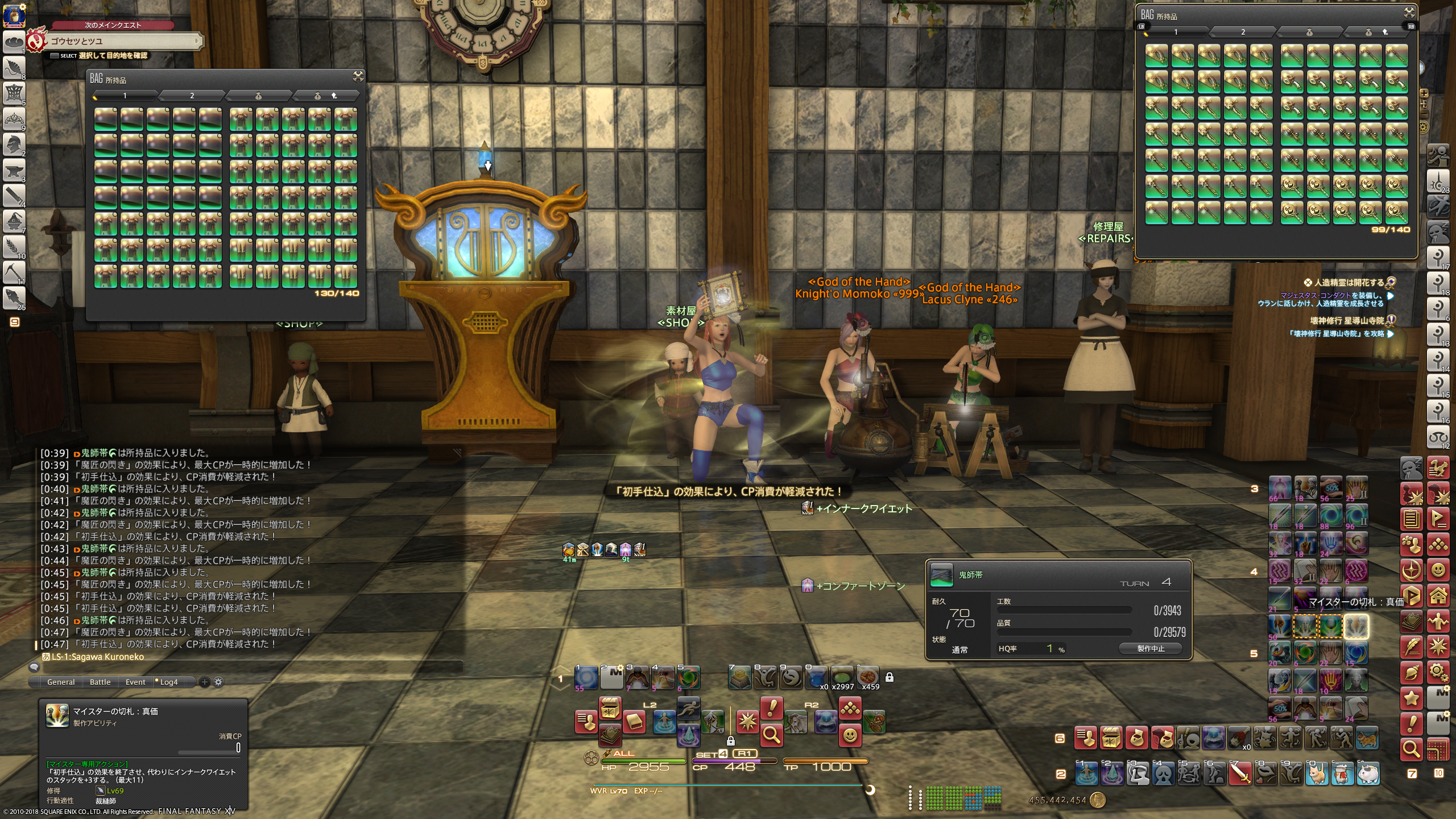Close the left BAG inventory window
1456x819 pixels.
[358, 76]
